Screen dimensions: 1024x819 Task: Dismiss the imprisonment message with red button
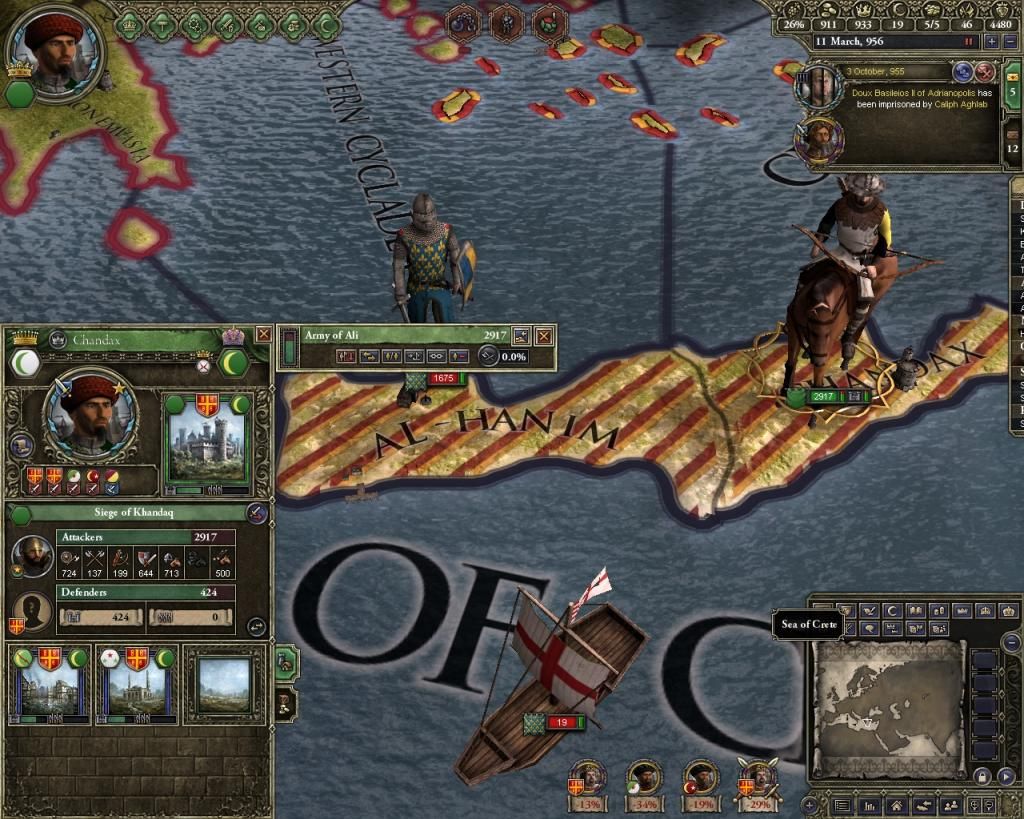coord(984,71)
